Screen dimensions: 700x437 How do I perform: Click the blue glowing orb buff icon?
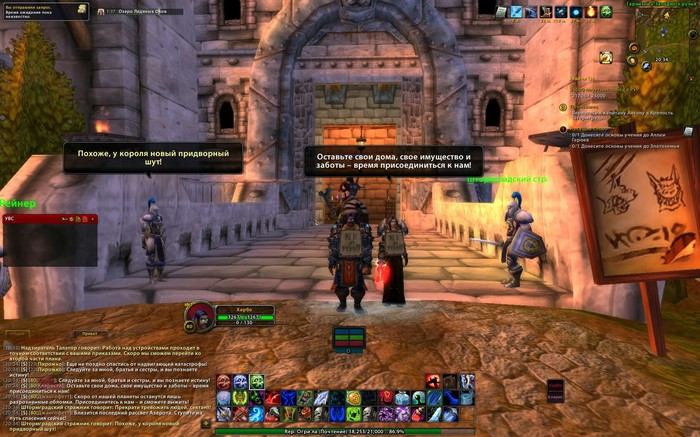coord(575,12)
